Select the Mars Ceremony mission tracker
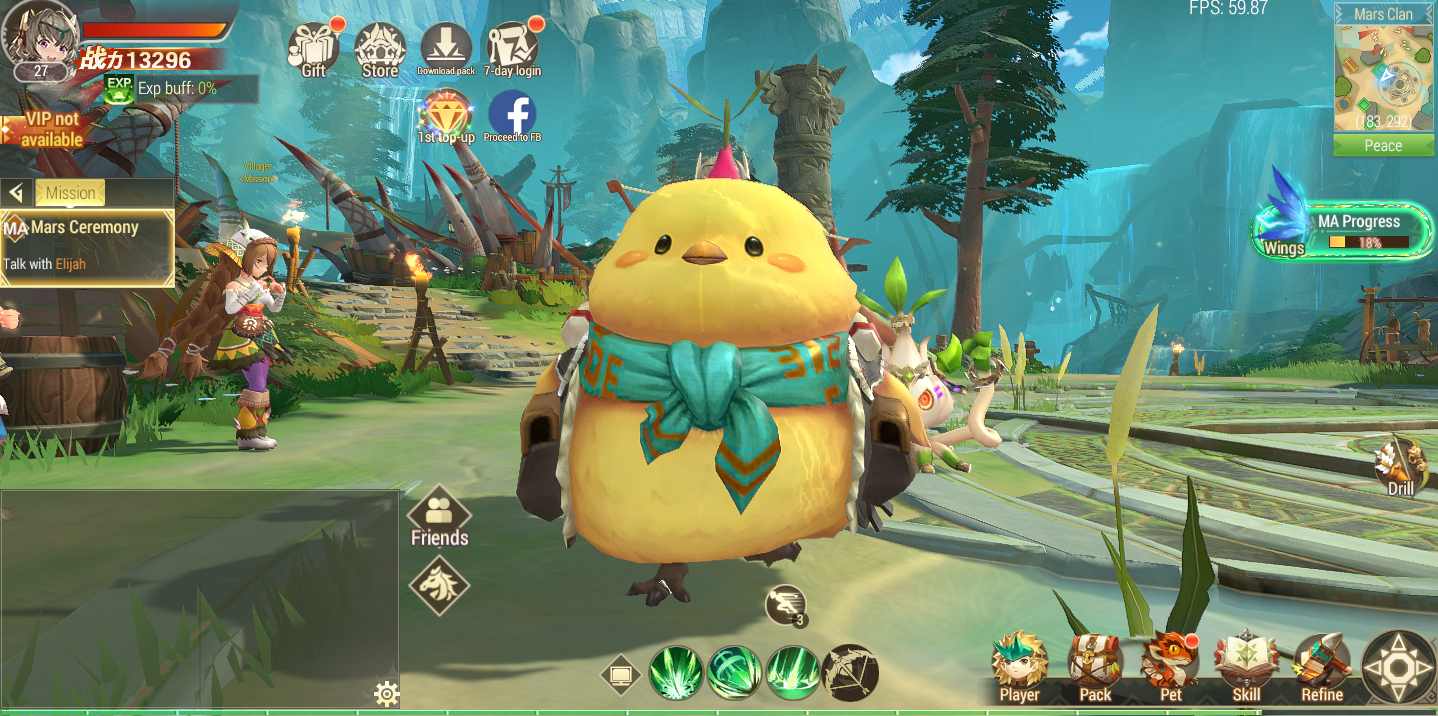 point(87,246)
